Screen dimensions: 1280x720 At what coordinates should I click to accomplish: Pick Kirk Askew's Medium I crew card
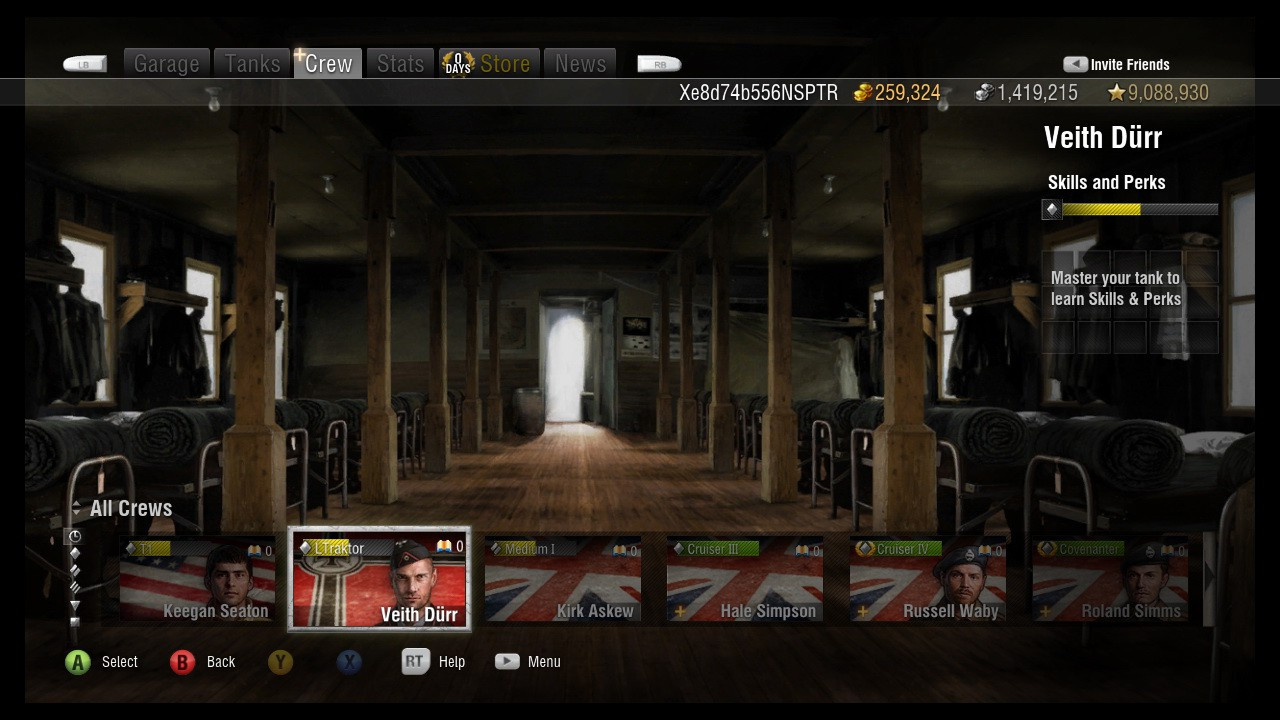point(562,581)
